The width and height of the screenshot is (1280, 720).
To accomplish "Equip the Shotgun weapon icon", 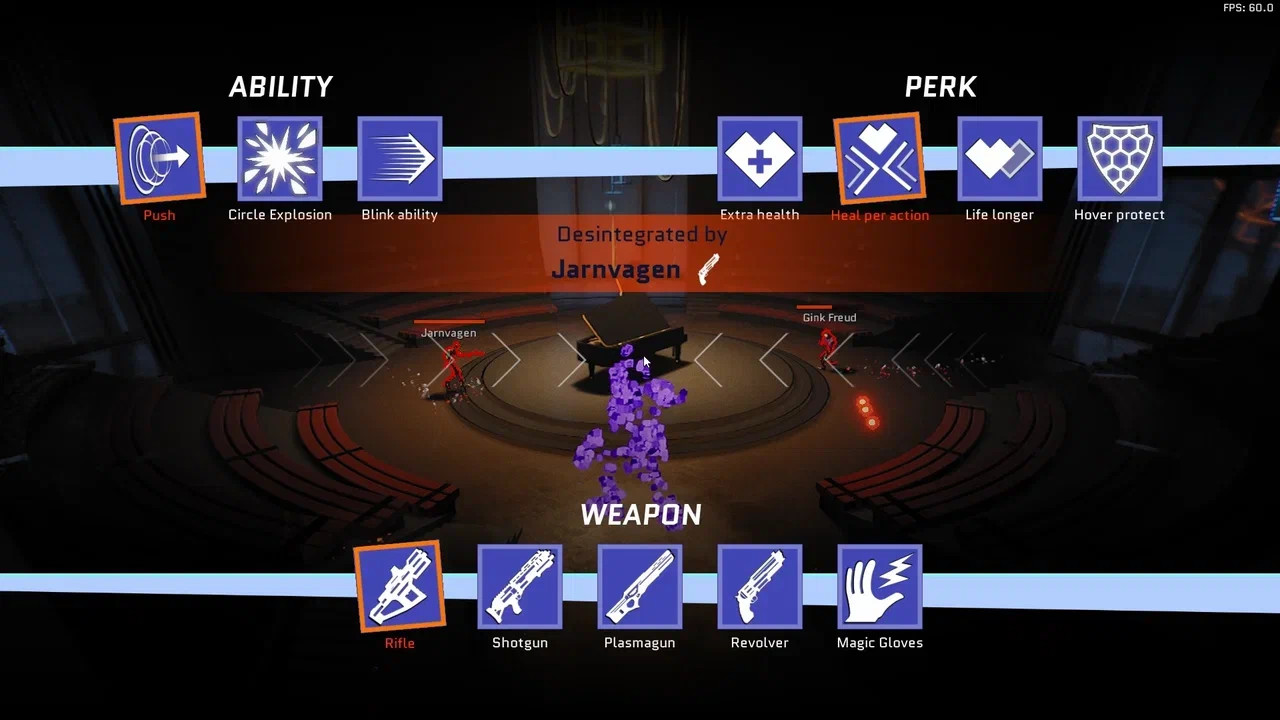I will click(x=520, y=588).
